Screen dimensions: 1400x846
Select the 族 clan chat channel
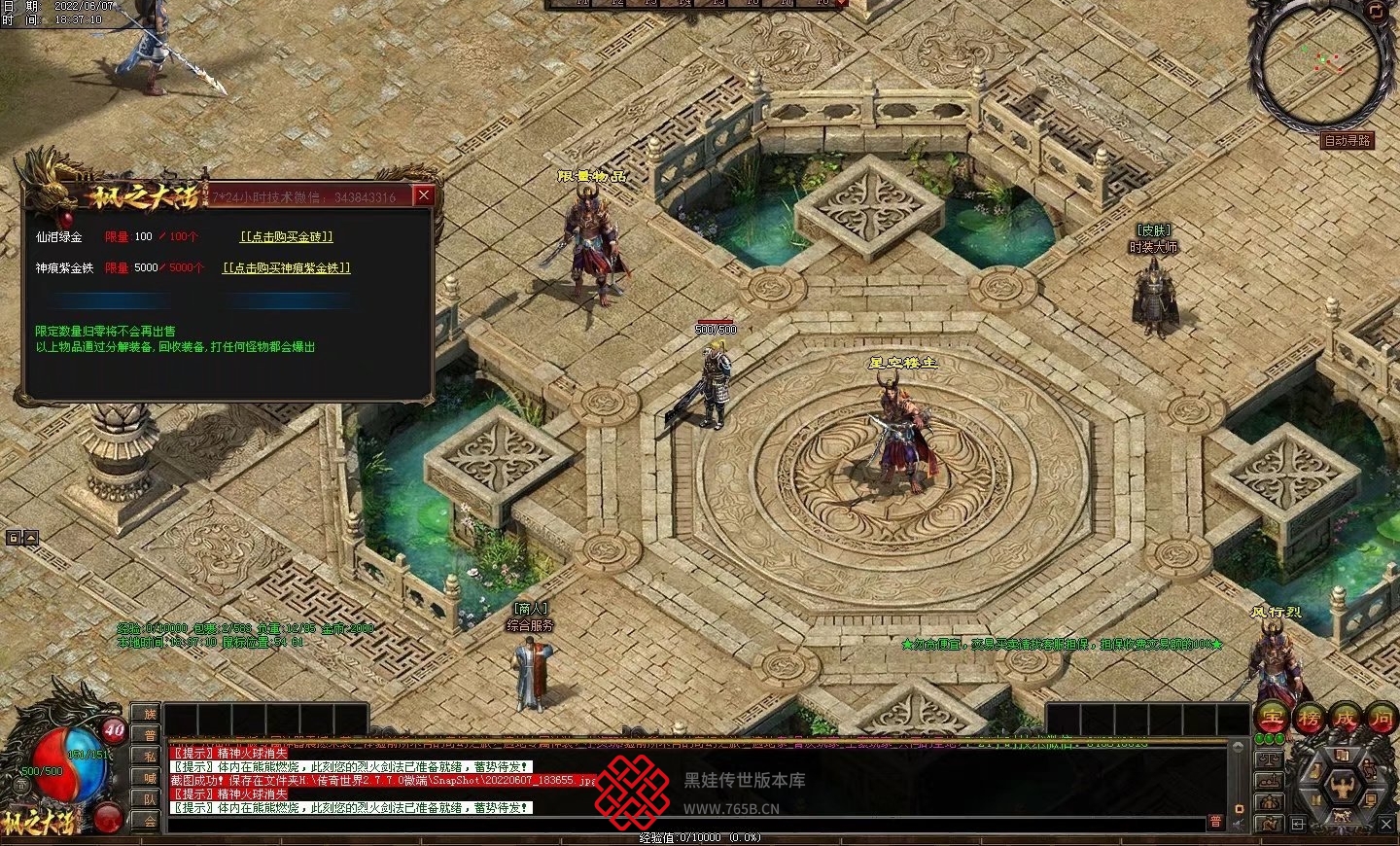point(150,715)
